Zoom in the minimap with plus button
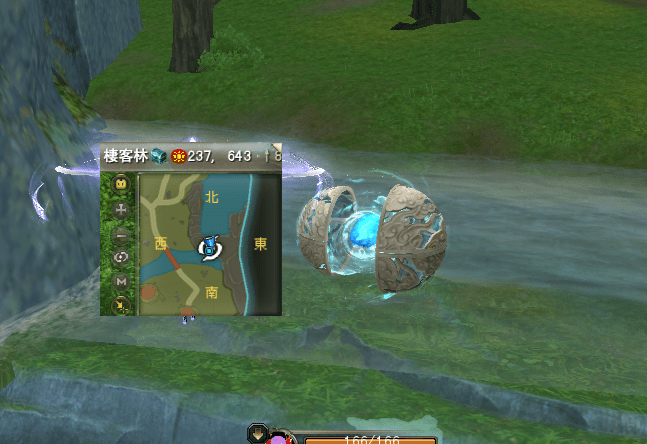The width and height of the screenshot is (647, 444). pos(122,210)
